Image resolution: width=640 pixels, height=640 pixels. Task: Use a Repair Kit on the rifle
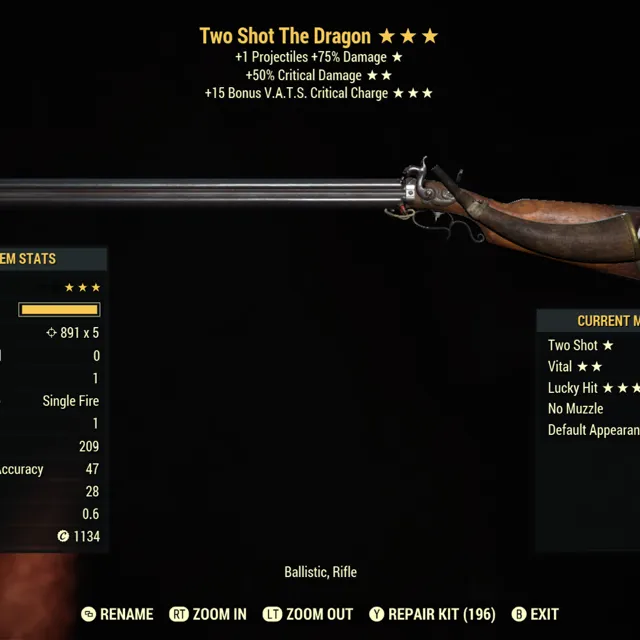[x=432, y=614]
